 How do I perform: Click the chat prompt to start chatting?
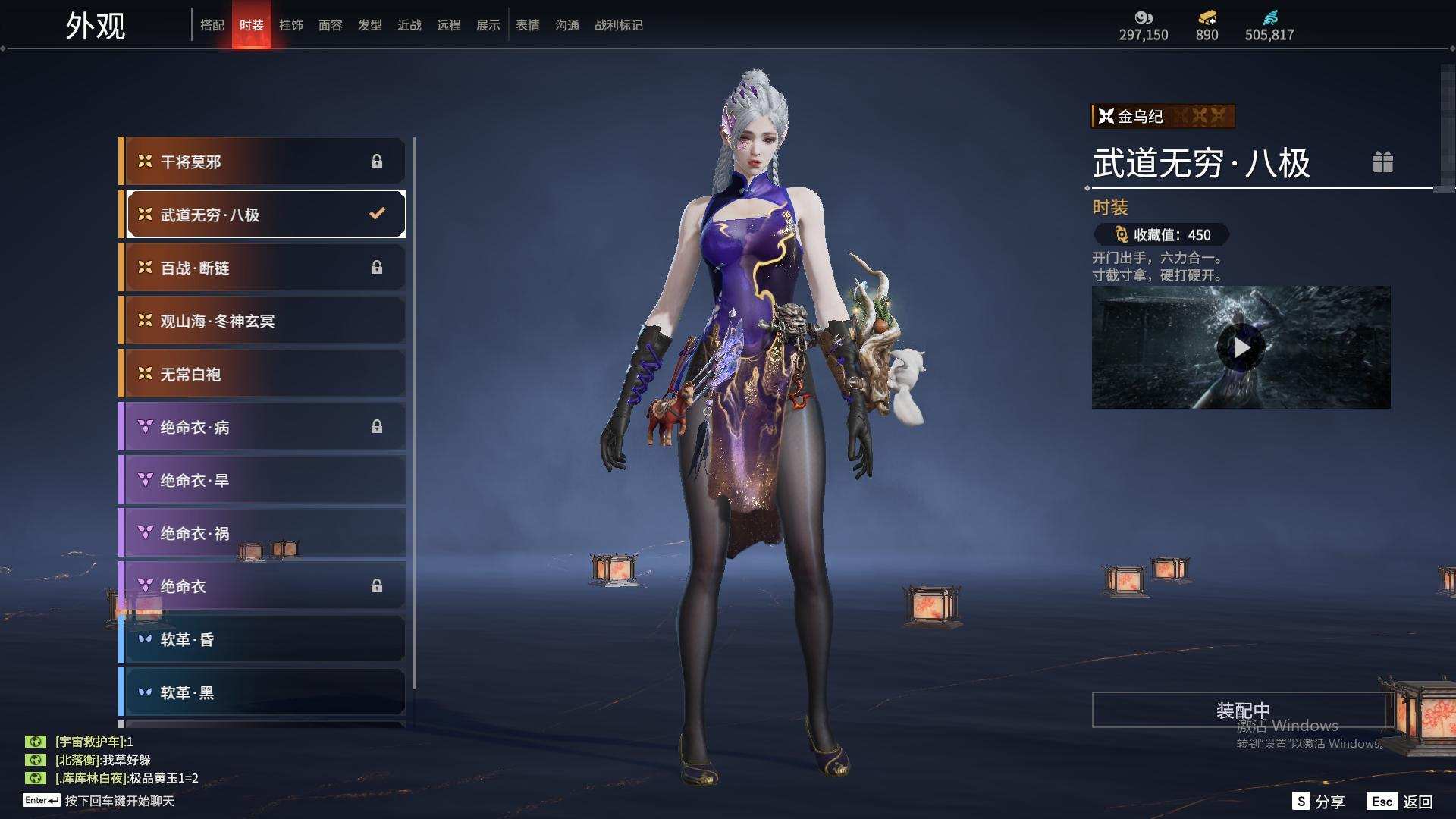[x=119, y=801]
